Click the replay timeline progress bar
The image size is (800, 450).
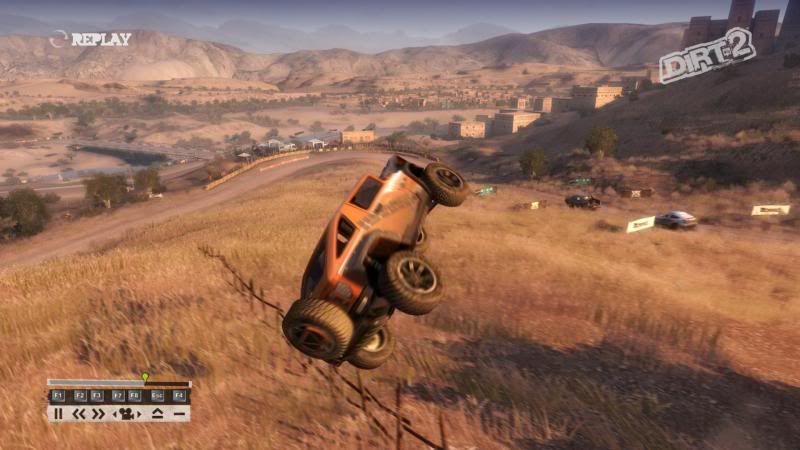(x=118, y=383)
